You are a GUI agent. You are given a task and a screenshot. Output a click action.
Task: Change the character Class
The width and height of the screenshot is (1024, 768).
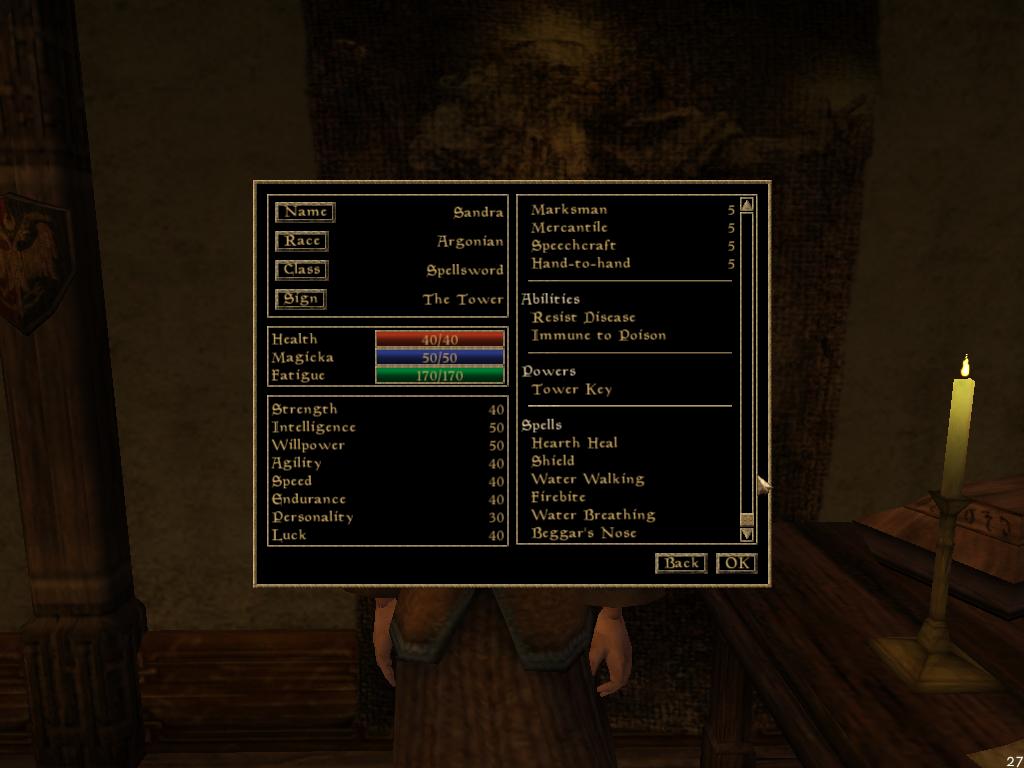coord(302,270)
